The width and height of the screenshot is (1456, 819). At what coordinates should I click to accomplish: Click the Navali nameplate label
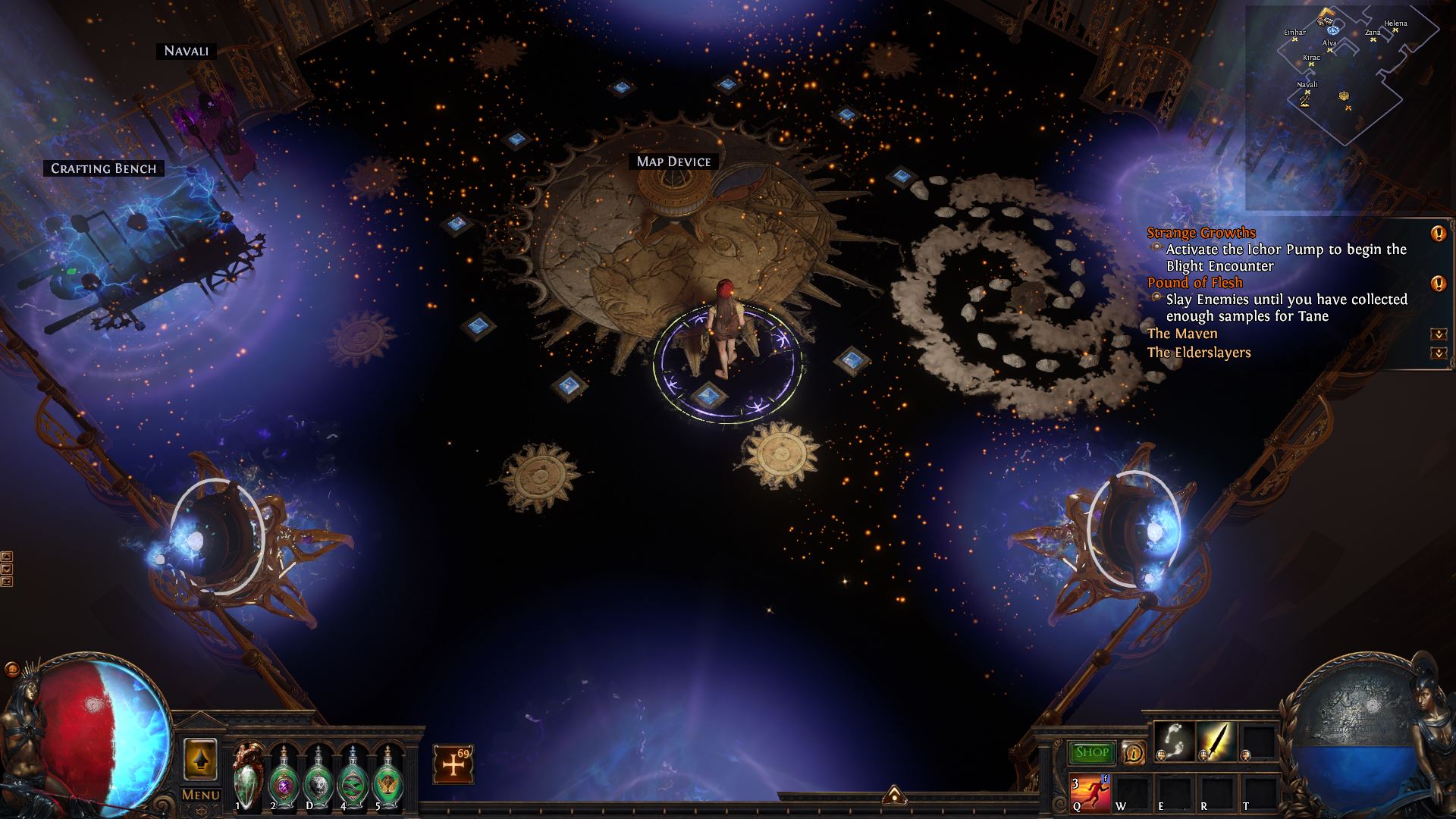pos(187,51)
